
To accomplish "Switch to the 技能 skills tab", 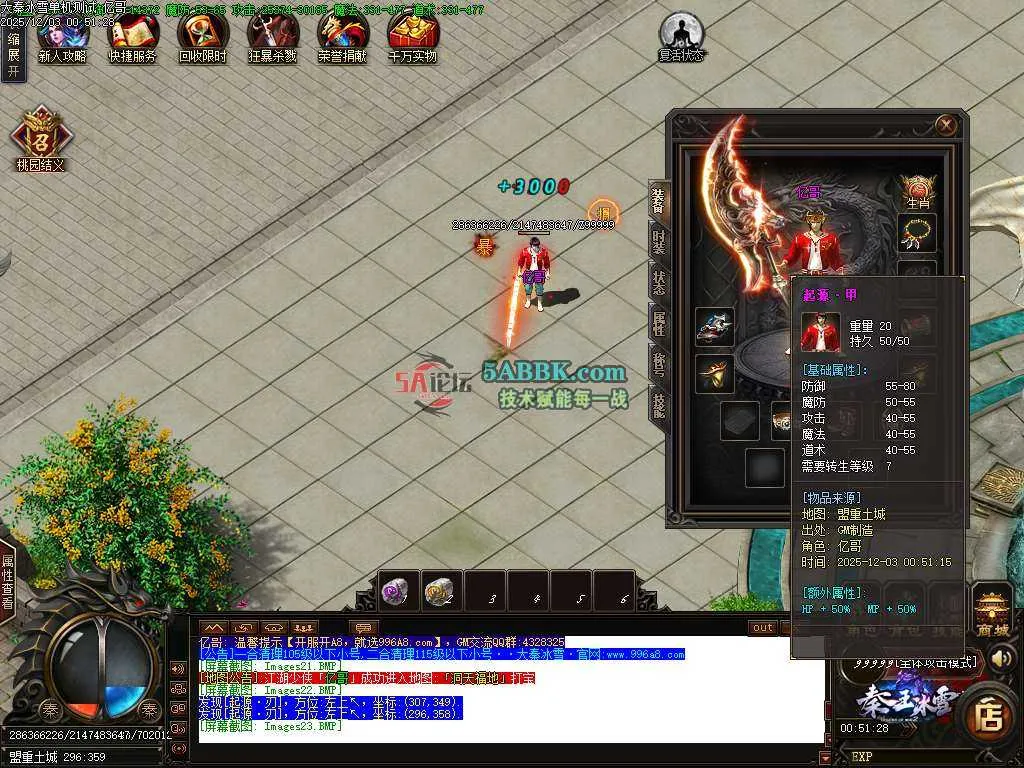I will (659, 405).
